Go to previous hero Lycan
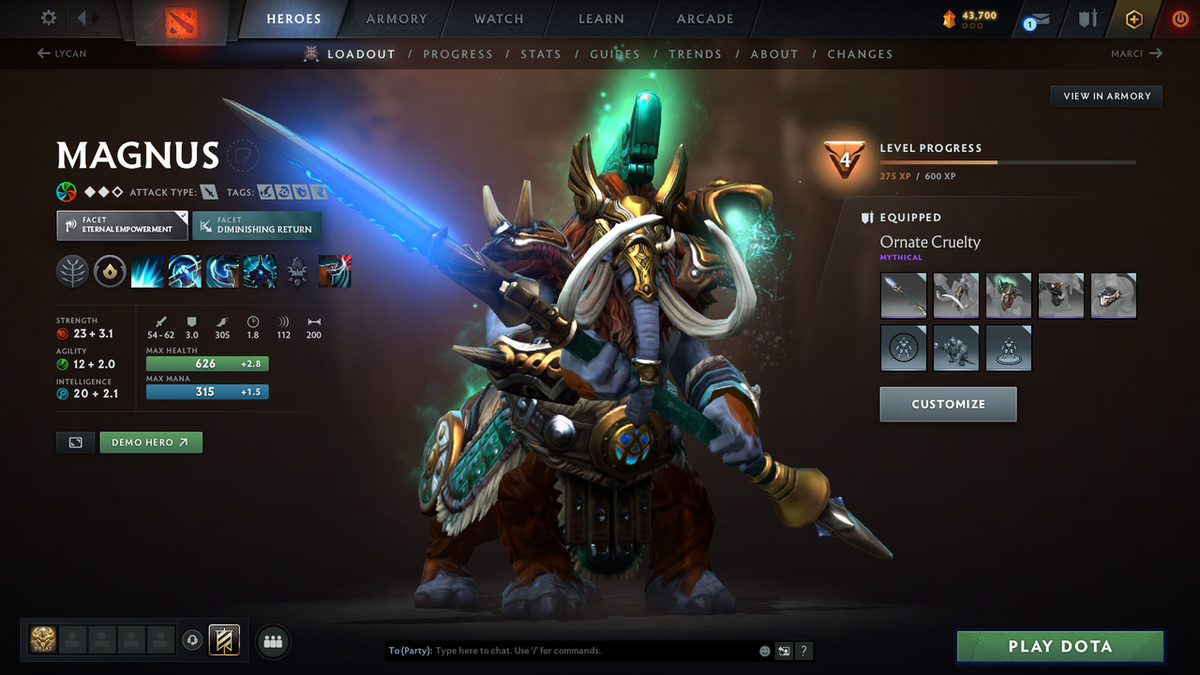1200x675 pixels. 62,54
